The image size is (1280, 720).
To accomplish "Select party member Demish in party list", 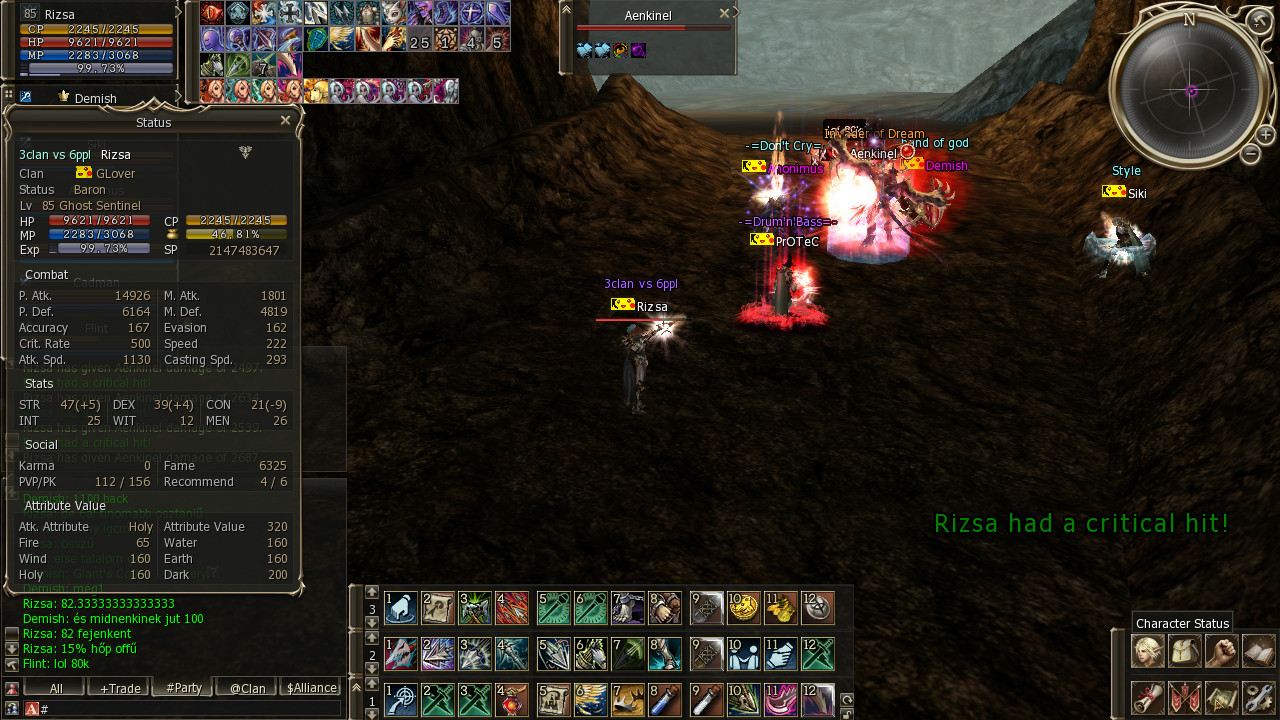I will click(95, 98).
